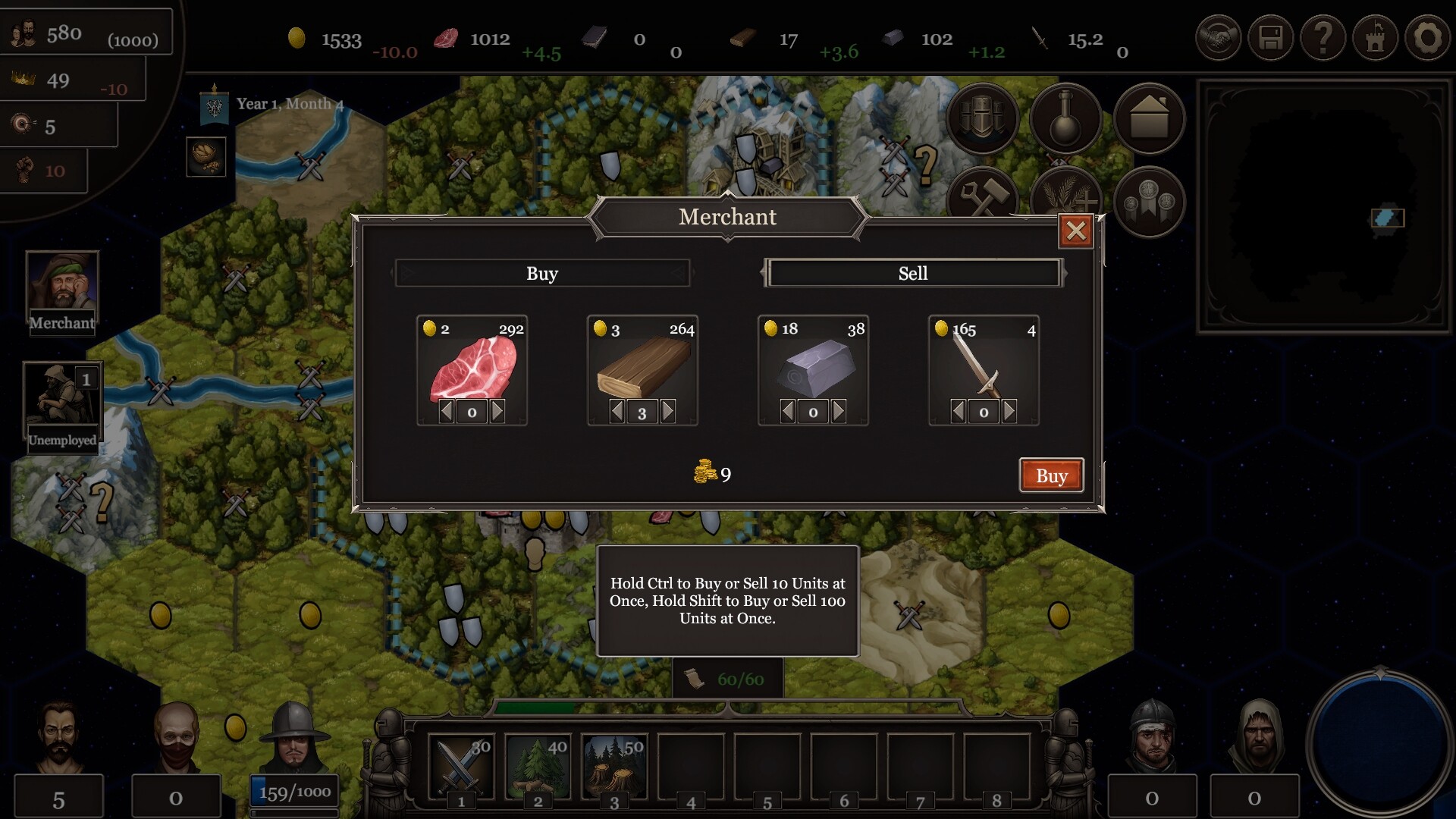Increase the sword quantity with right arrow
This screenshot has height=819, width=1456.
[x=1009, y=411]
